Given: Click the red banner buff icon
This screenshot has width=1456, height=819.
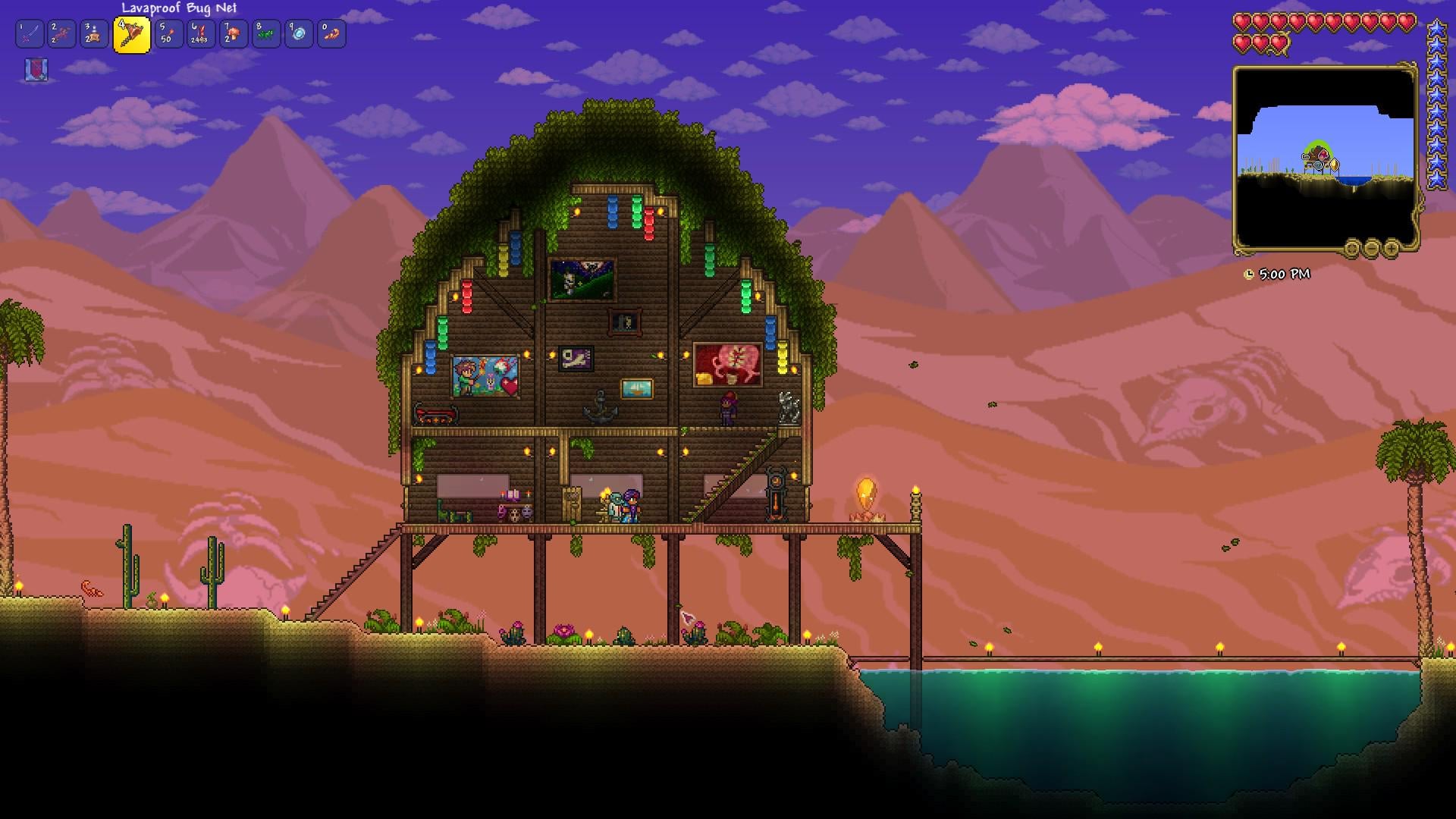Looking at the screenshot, I should click(36, 70).
